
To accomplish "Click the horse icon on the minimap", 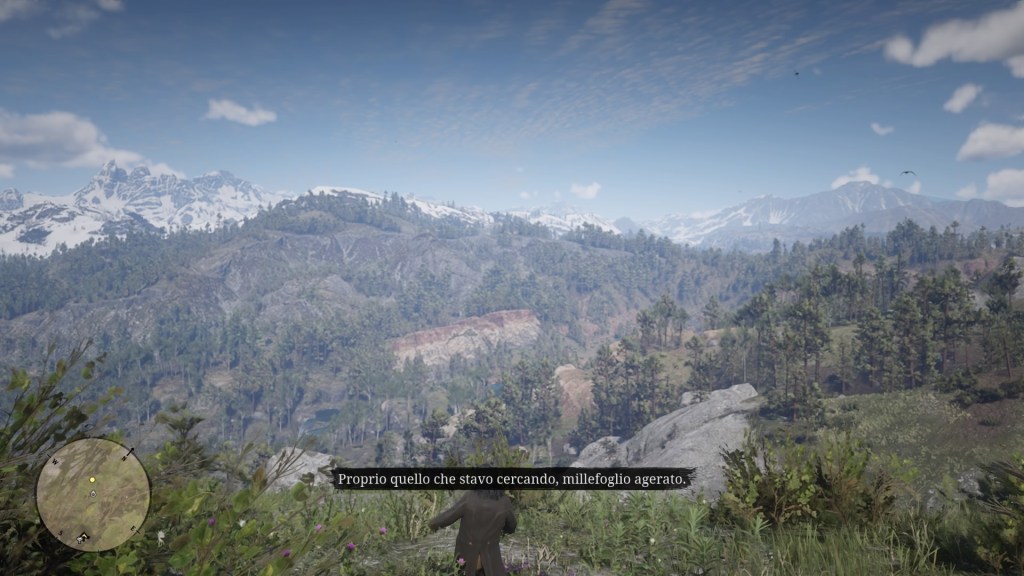I will pyautogui.click(x=83, y=538).
